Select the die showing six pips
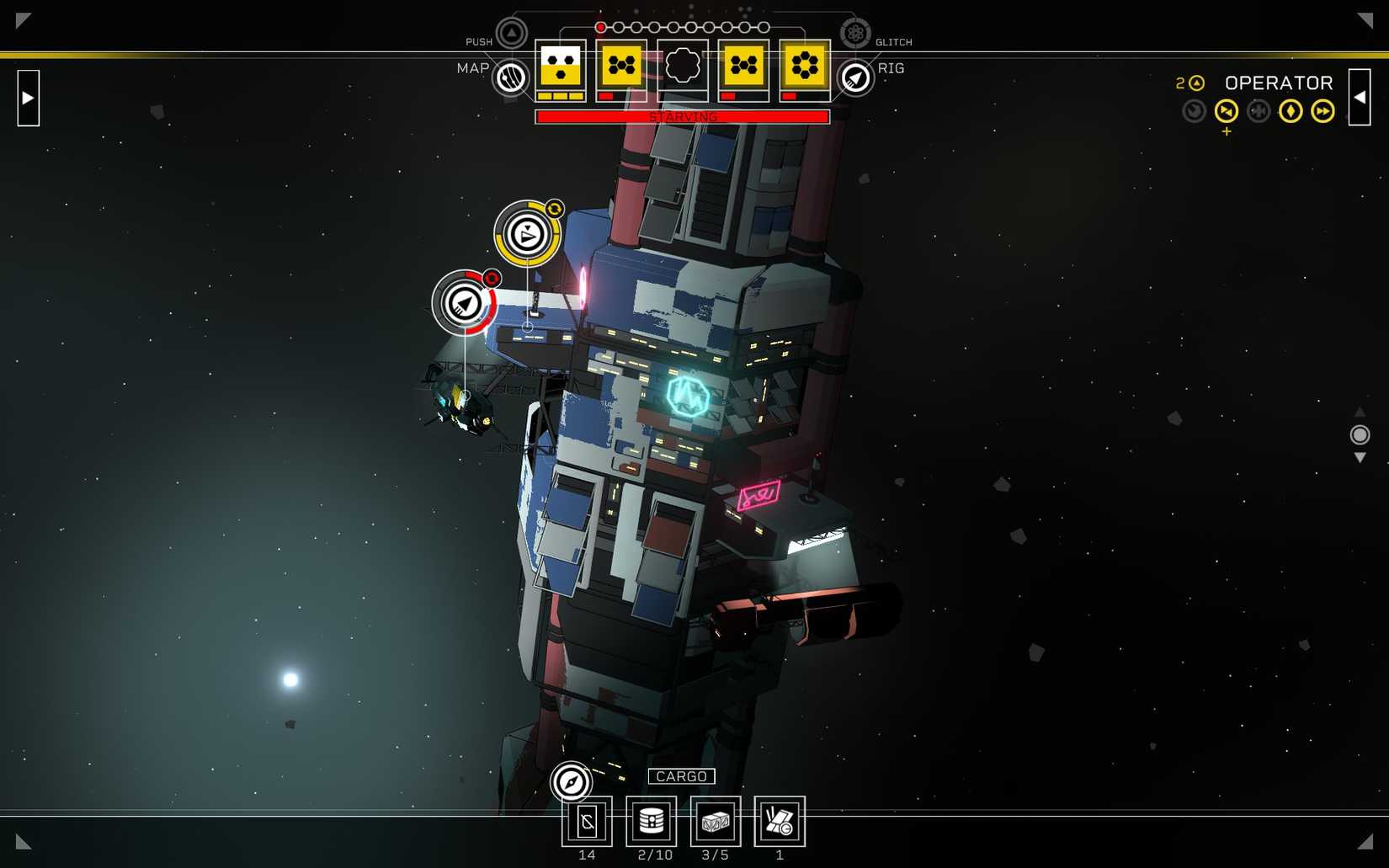Image resolution: width=1389 pixels, height=868 pixels. click(804, 65)
